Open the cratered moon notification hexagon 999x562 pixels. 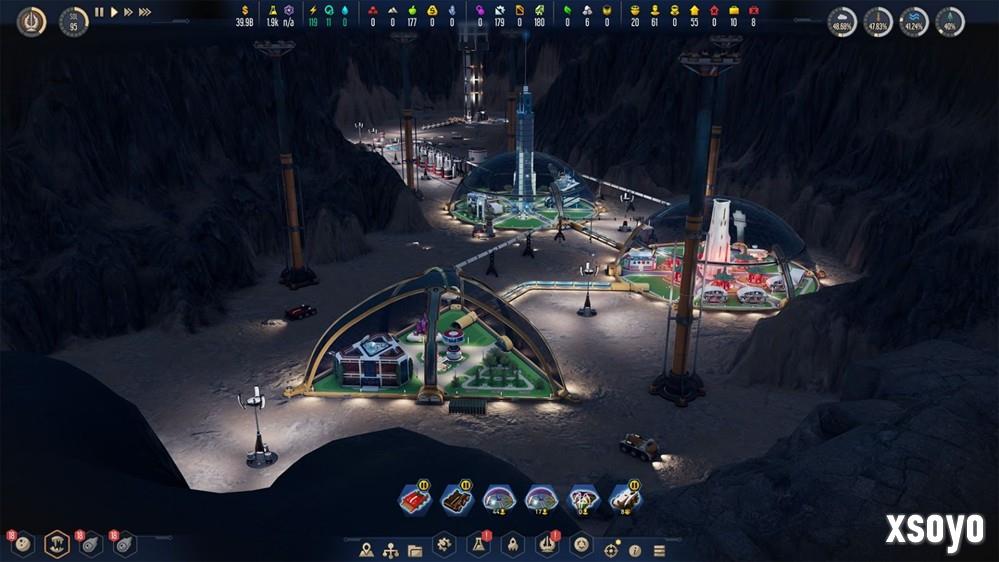pos(24,544)
